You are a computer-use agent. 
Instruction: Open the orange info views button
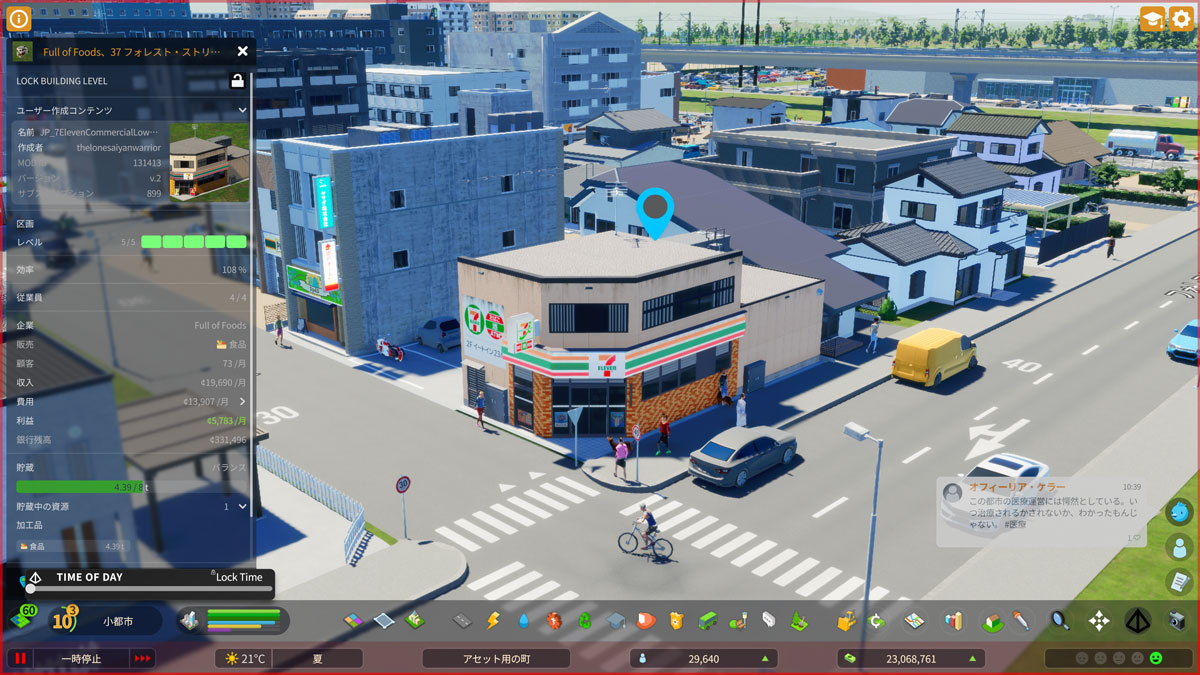click(18, 19)
